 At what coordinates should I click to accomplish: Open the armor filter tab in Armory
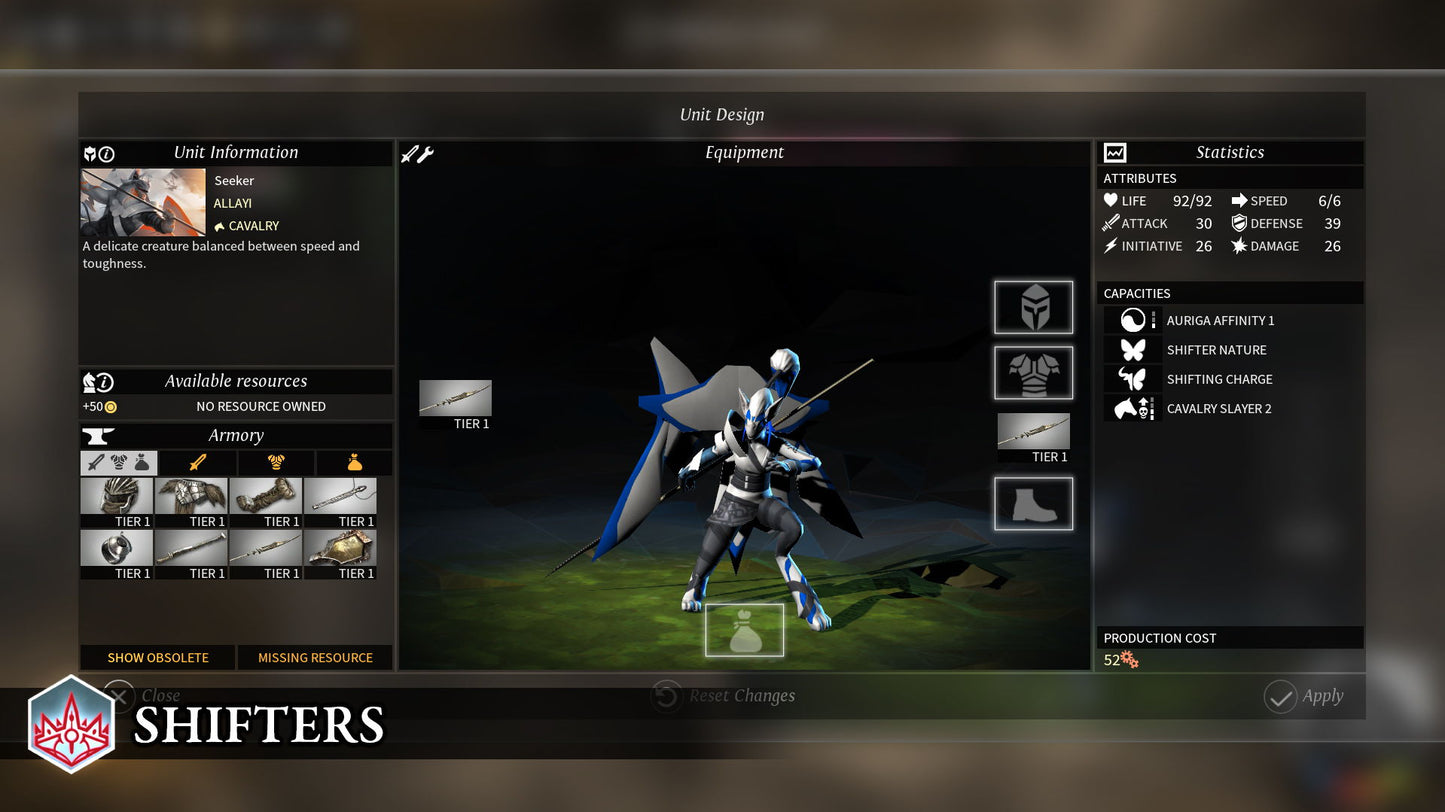click(x=276, y=462)
